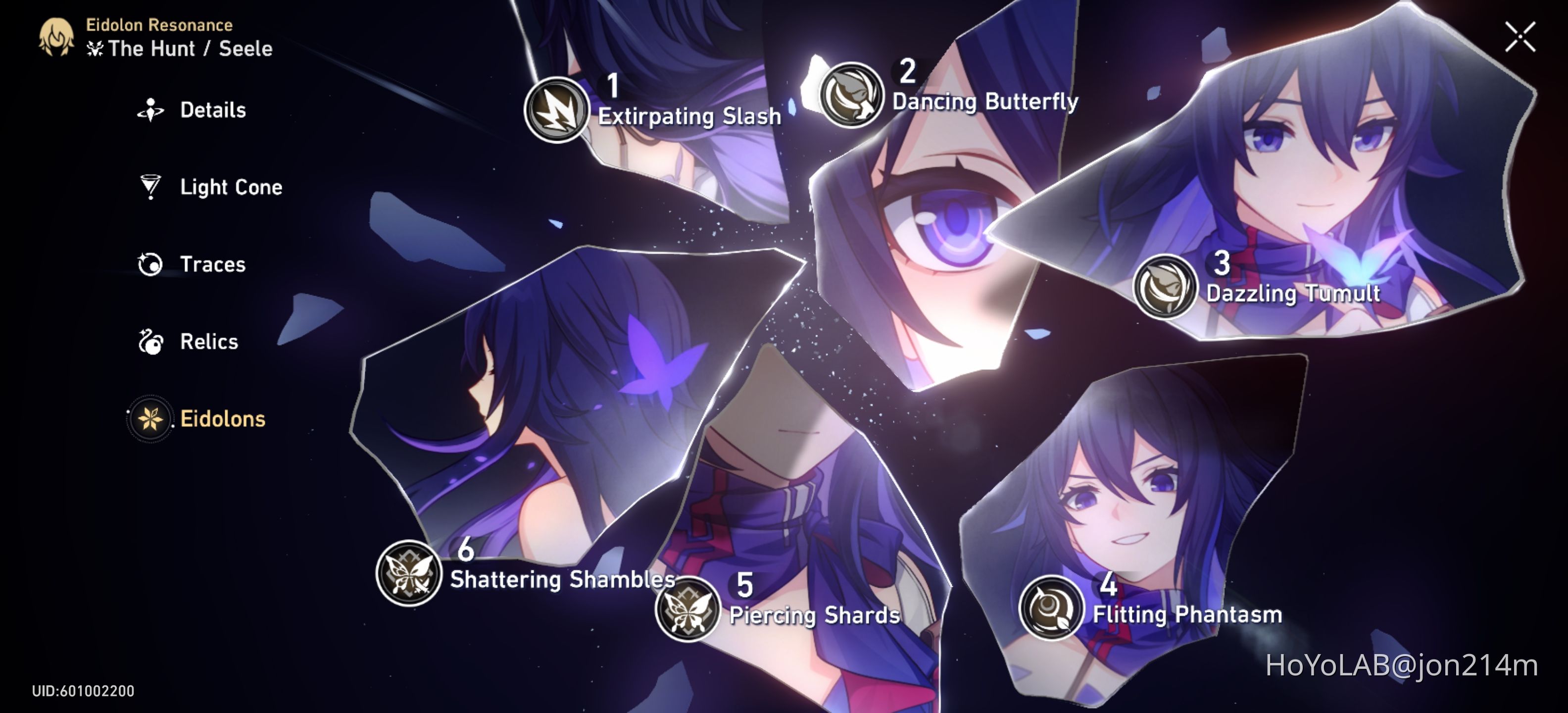Select the Extirpating Slash eidolon icon
This screenshot has width=1568, height=713.
coord(556,110)
